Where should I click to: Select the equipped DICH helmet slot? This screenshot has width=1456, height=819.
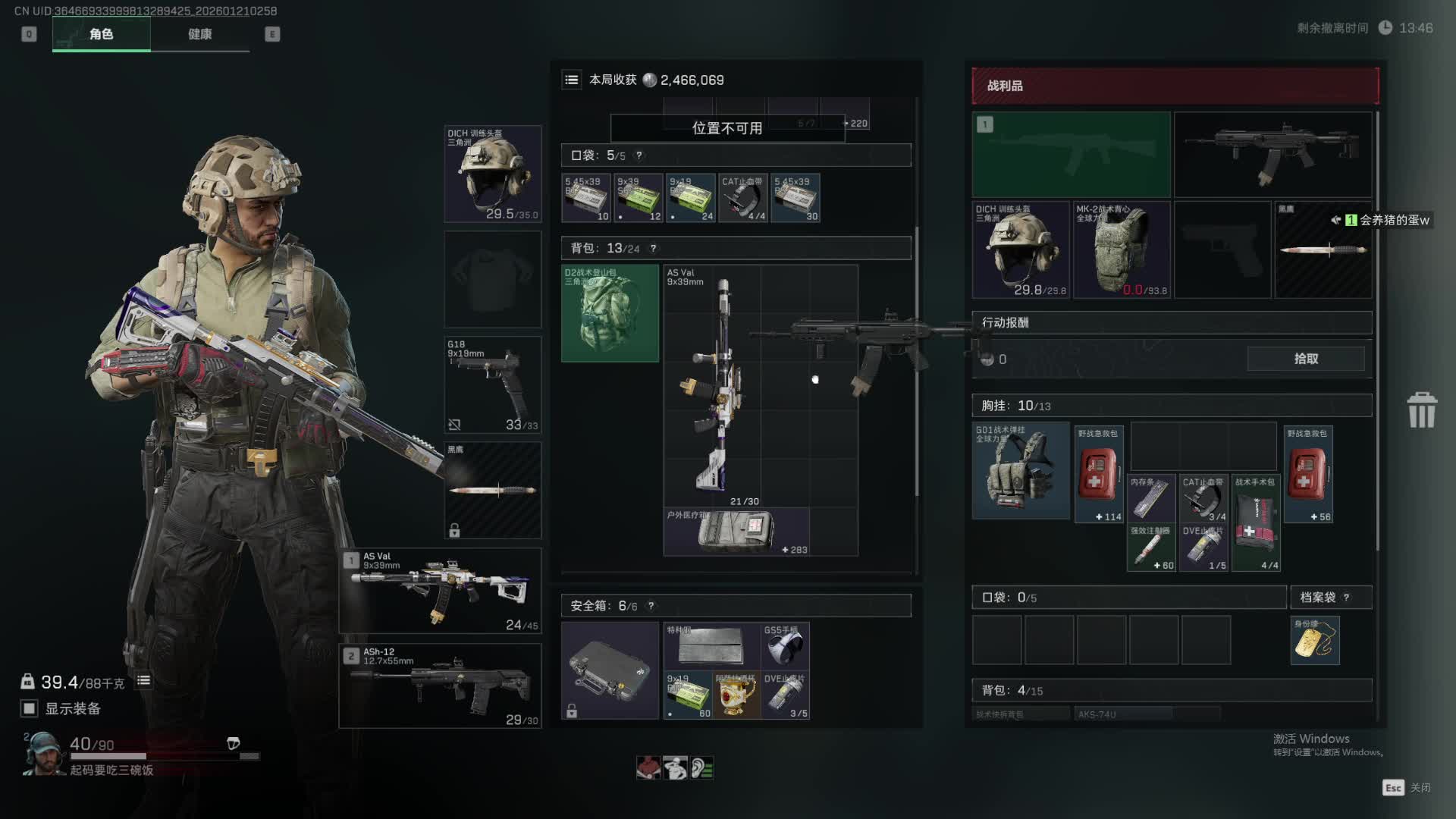click(492, 174)
